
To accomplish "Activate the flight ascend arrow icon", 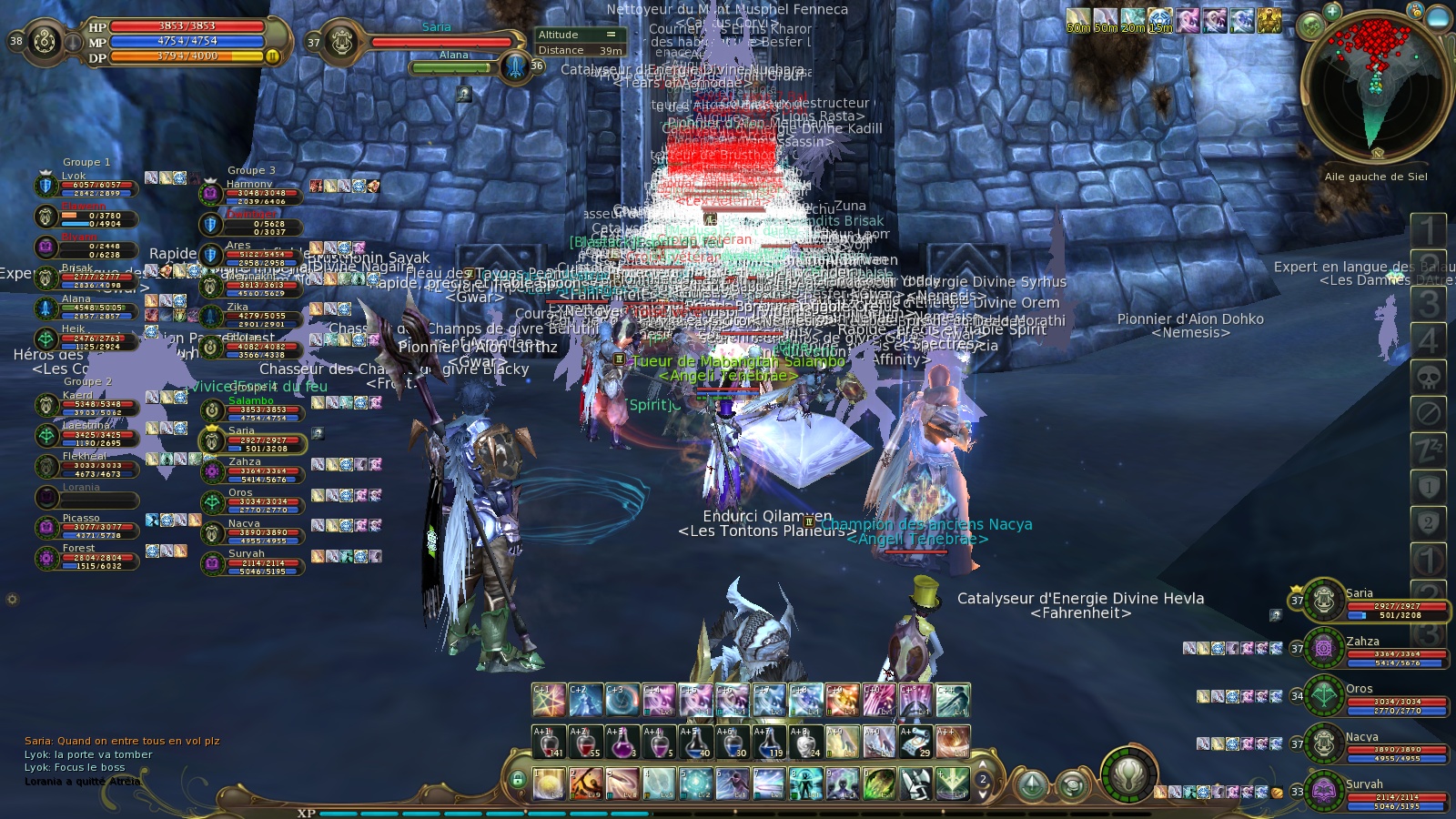I will pyautogui.click(x=1031, y=784).
